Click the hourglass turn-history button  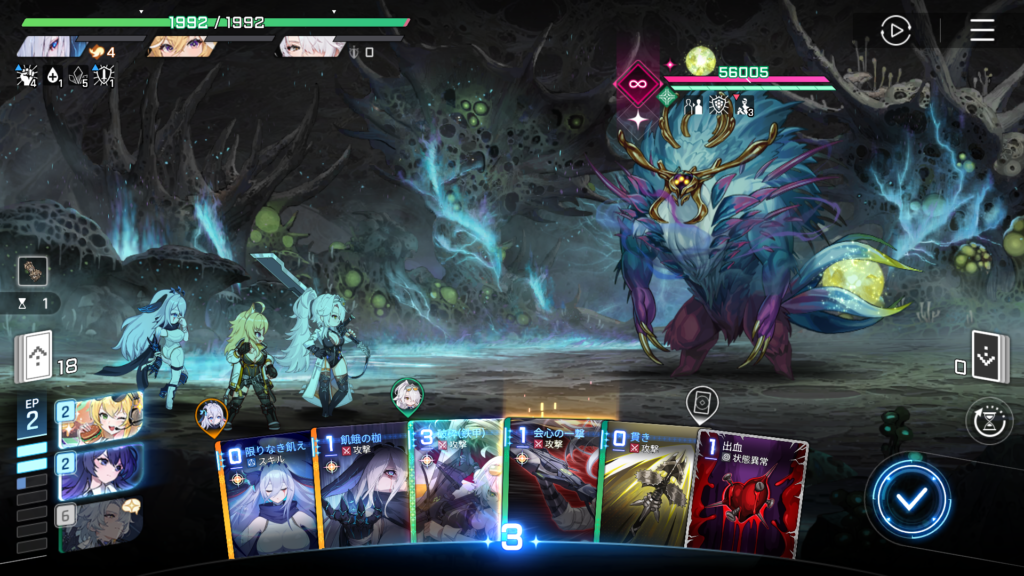point(989,421)
